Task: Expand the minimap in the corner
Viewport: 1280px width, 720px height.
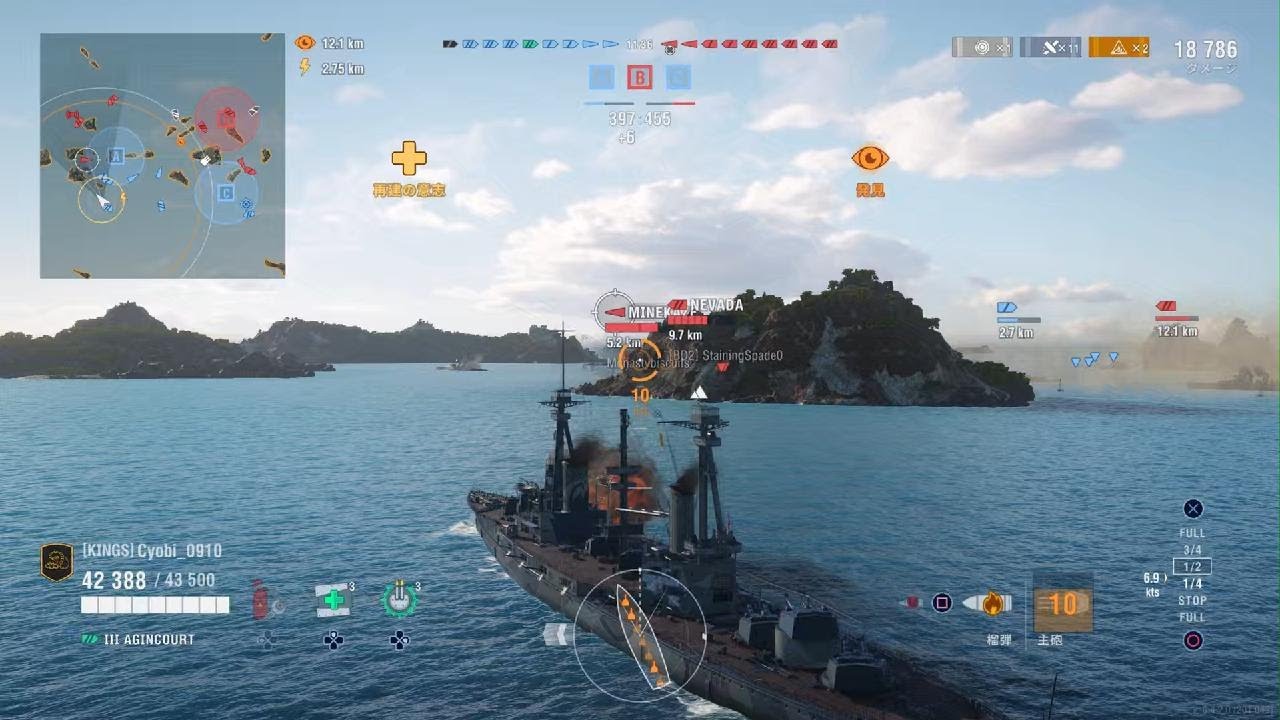Action: (x=160, y=155)
